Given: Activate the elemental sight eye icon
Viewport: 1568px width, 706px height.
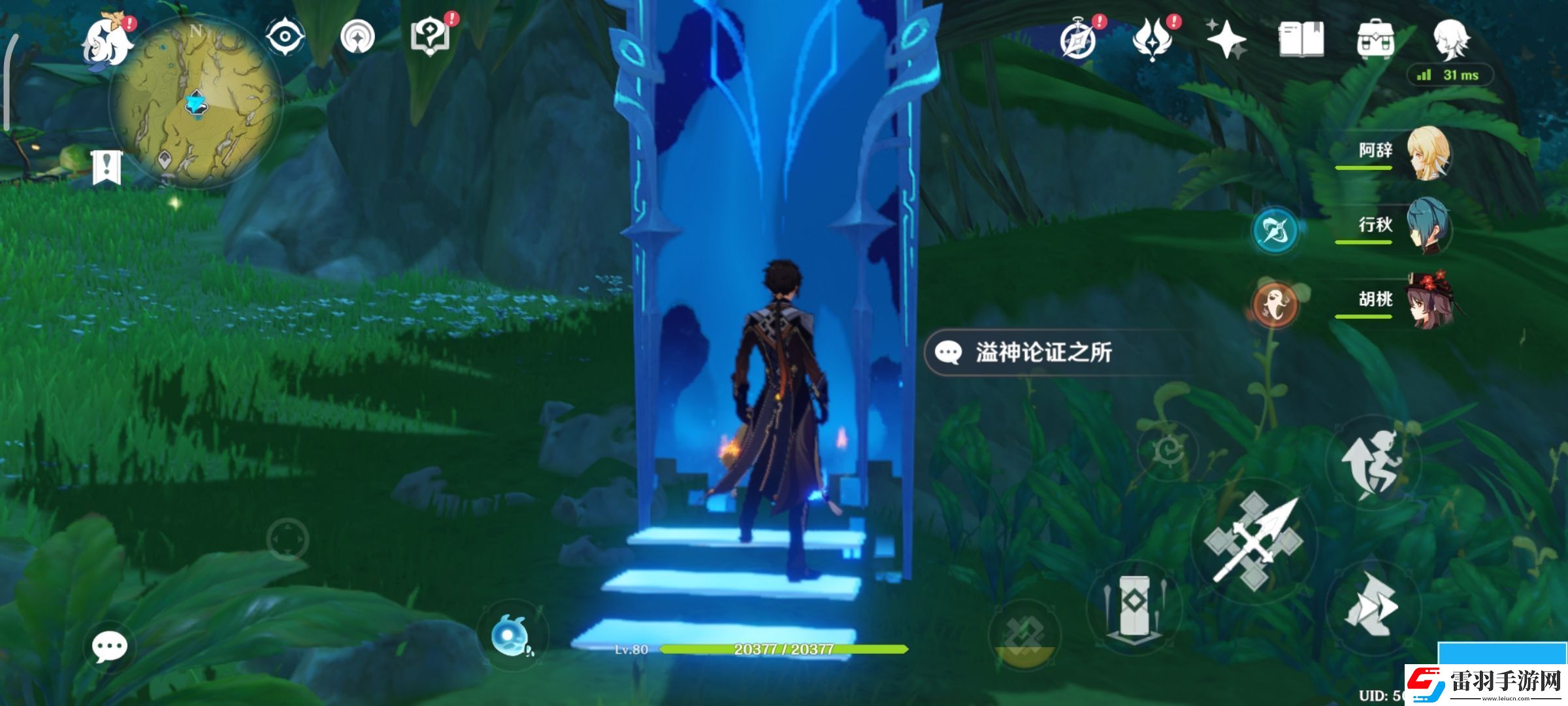Looking at the screenshot, I should [x=286, y=37].
